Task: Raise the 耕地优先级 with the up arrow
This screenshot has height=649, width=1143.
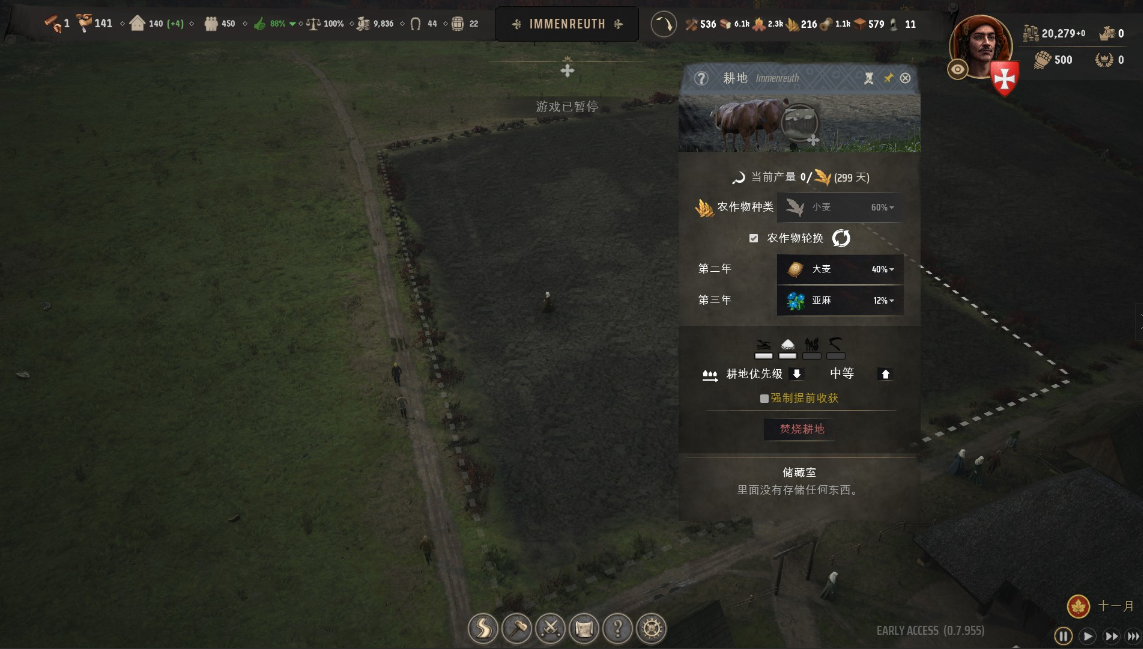Action: coord(885,374)
